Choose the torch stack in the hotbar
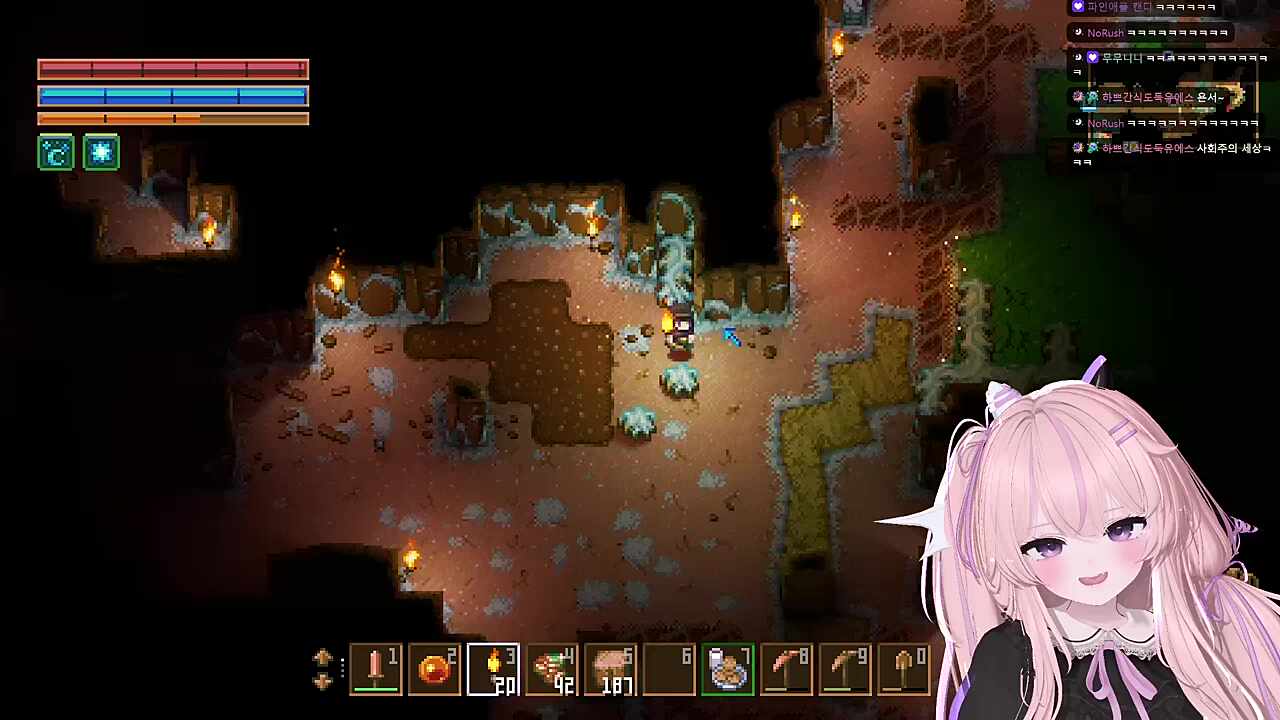This screenshot has height=720, width=1280. [494, 669]
